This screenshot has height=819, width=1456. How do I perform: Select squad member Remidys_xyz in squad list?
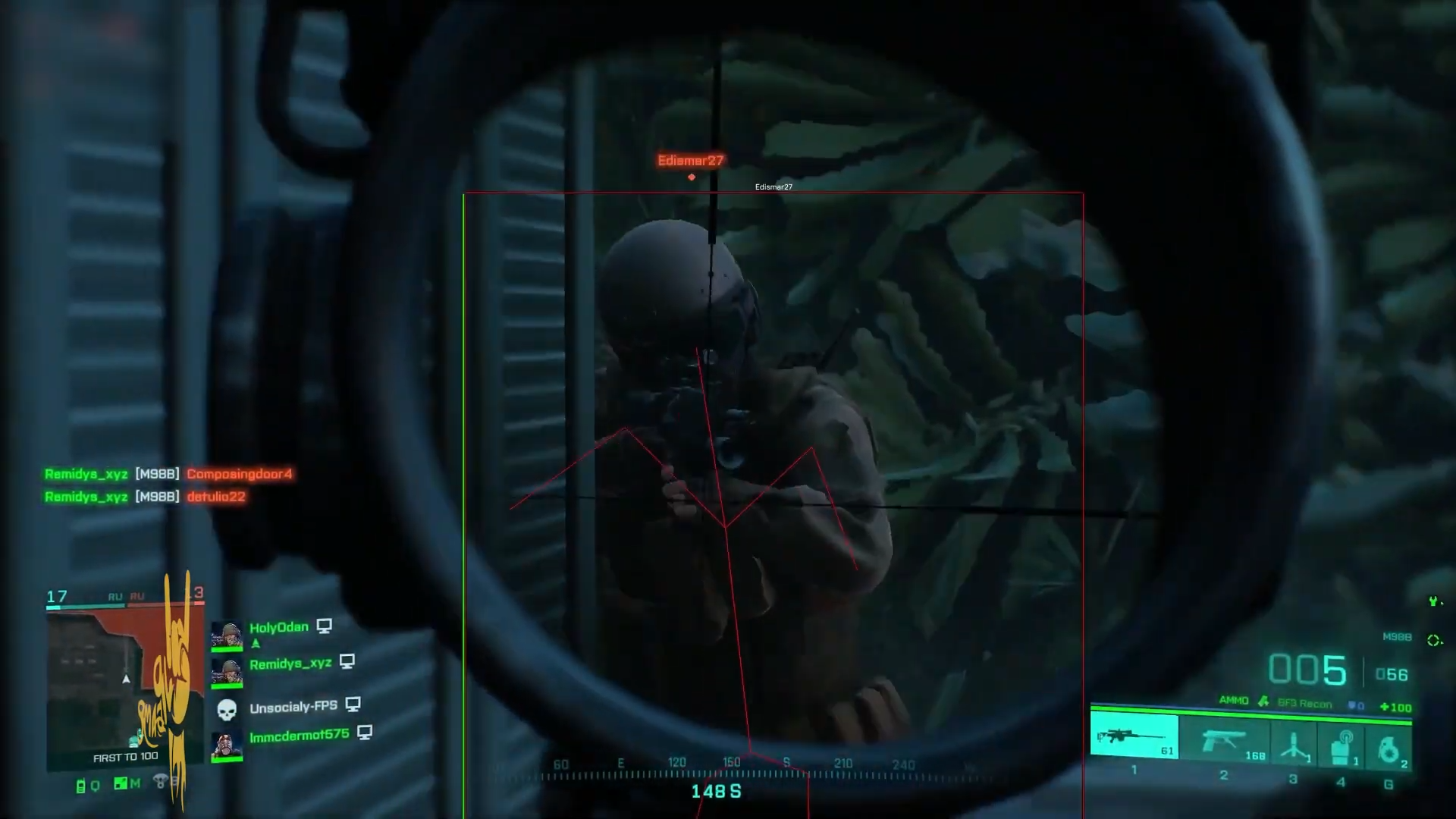point(290,664)
